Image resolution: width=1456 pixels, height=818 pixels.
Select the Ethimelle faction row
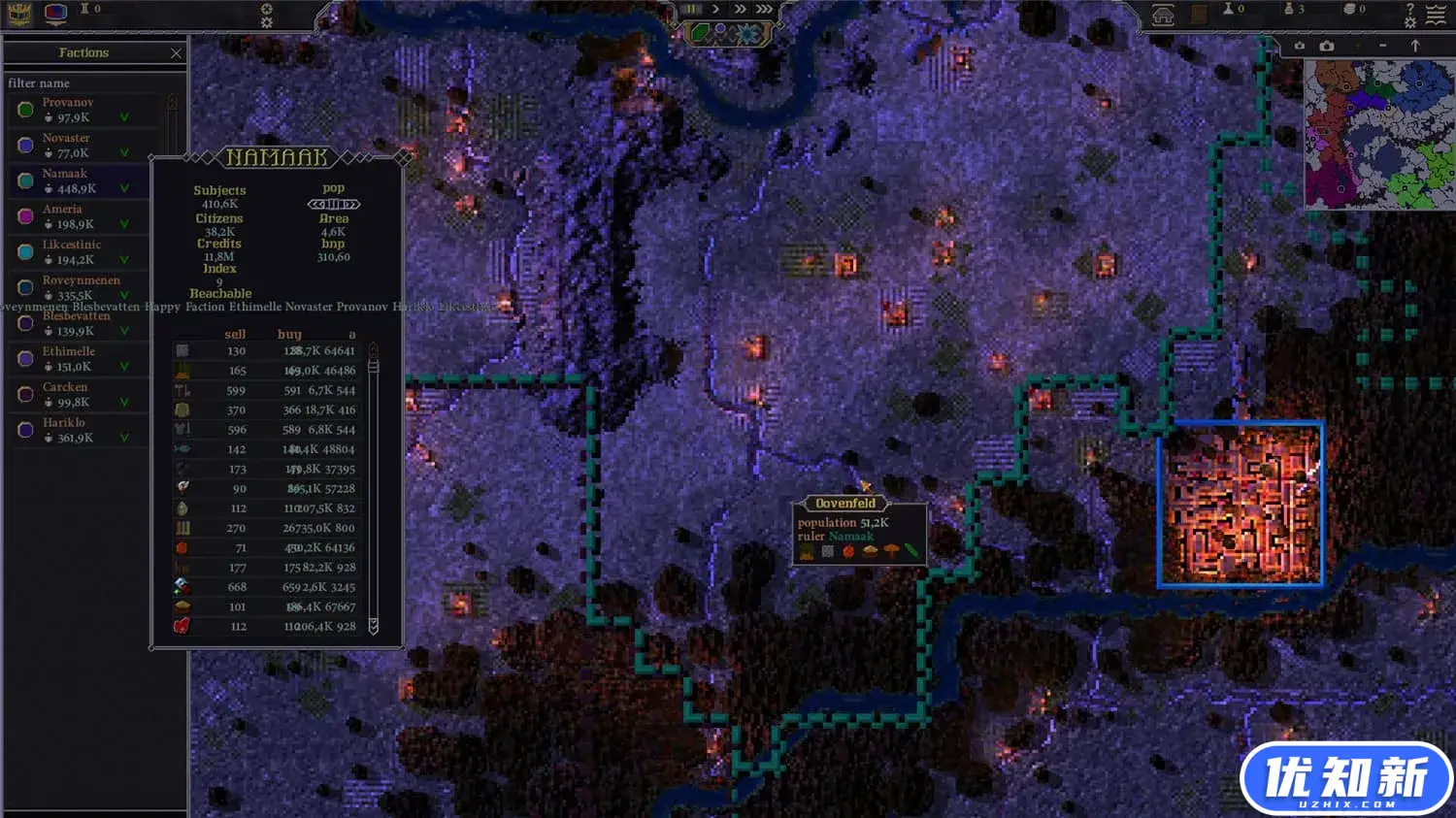78,359
